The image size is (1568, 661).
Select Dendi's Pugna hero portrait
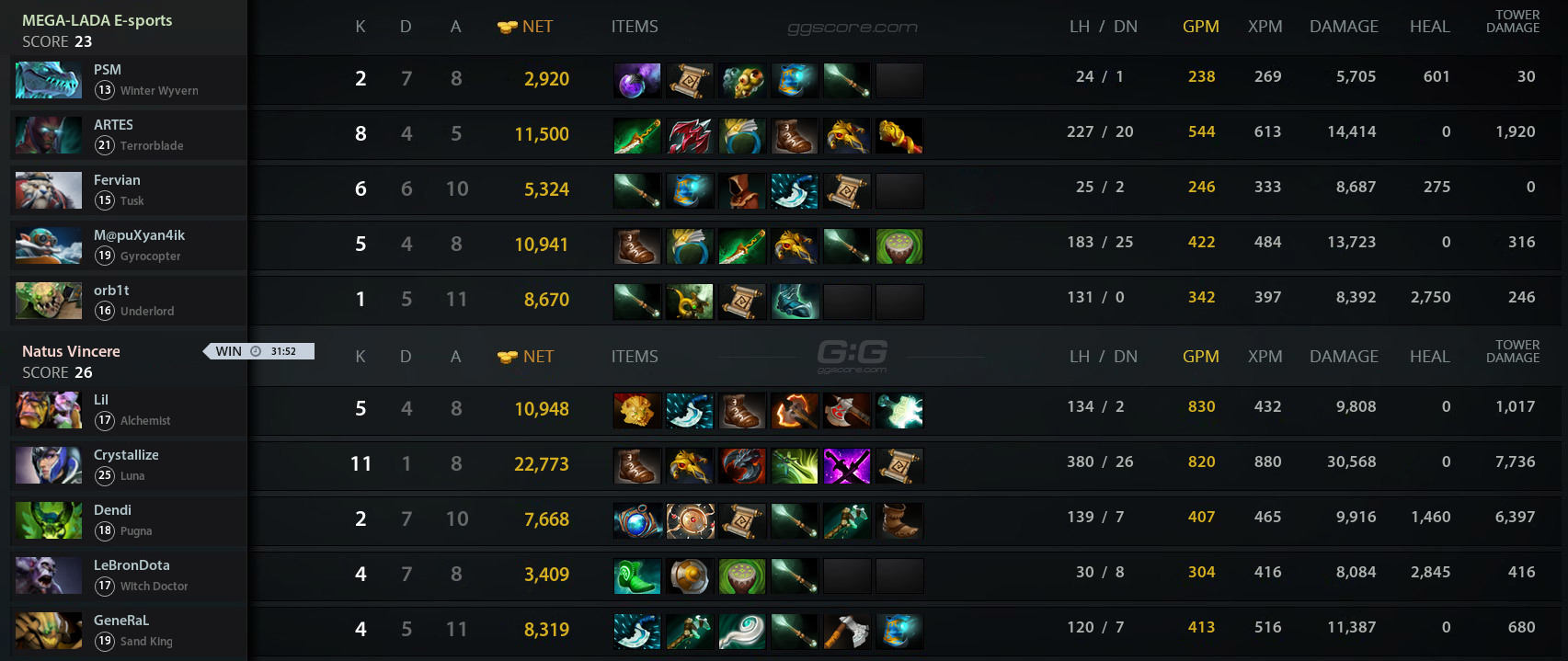tap(49, 520)
